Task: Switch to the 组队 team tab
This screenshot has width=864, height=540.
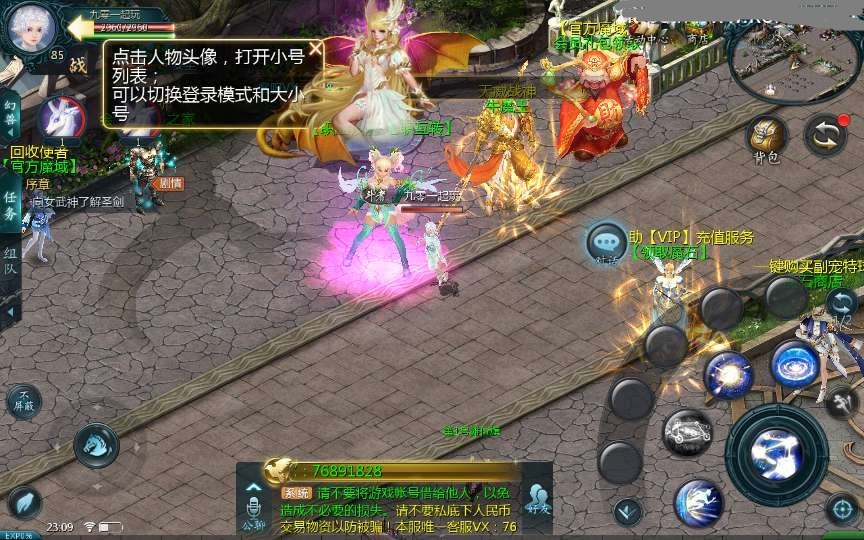Action: click(x=10, y=262)
